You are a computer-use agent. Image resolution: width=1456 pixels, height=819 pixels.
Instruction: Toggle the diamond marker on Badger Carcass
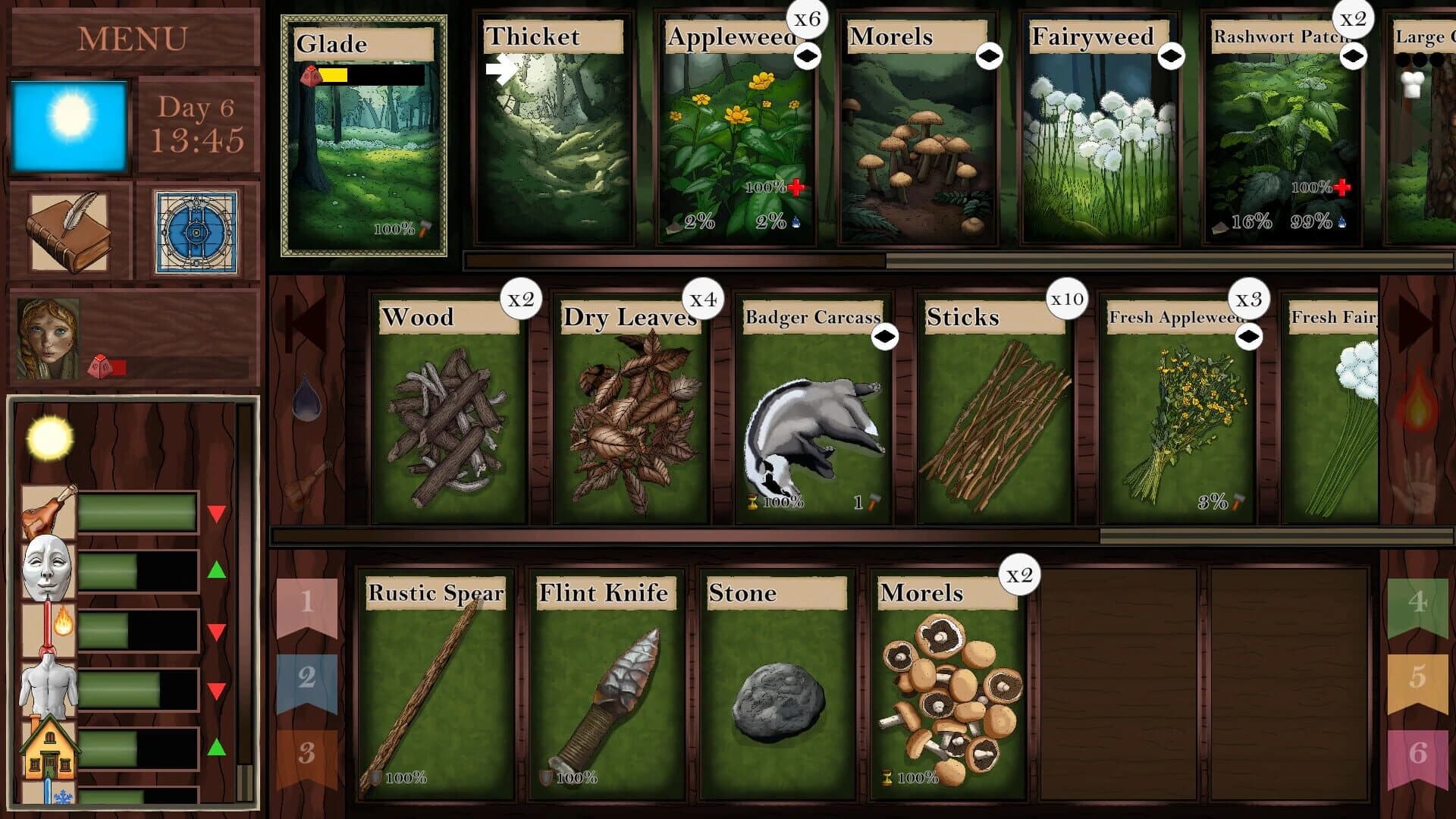click(885, 334)
